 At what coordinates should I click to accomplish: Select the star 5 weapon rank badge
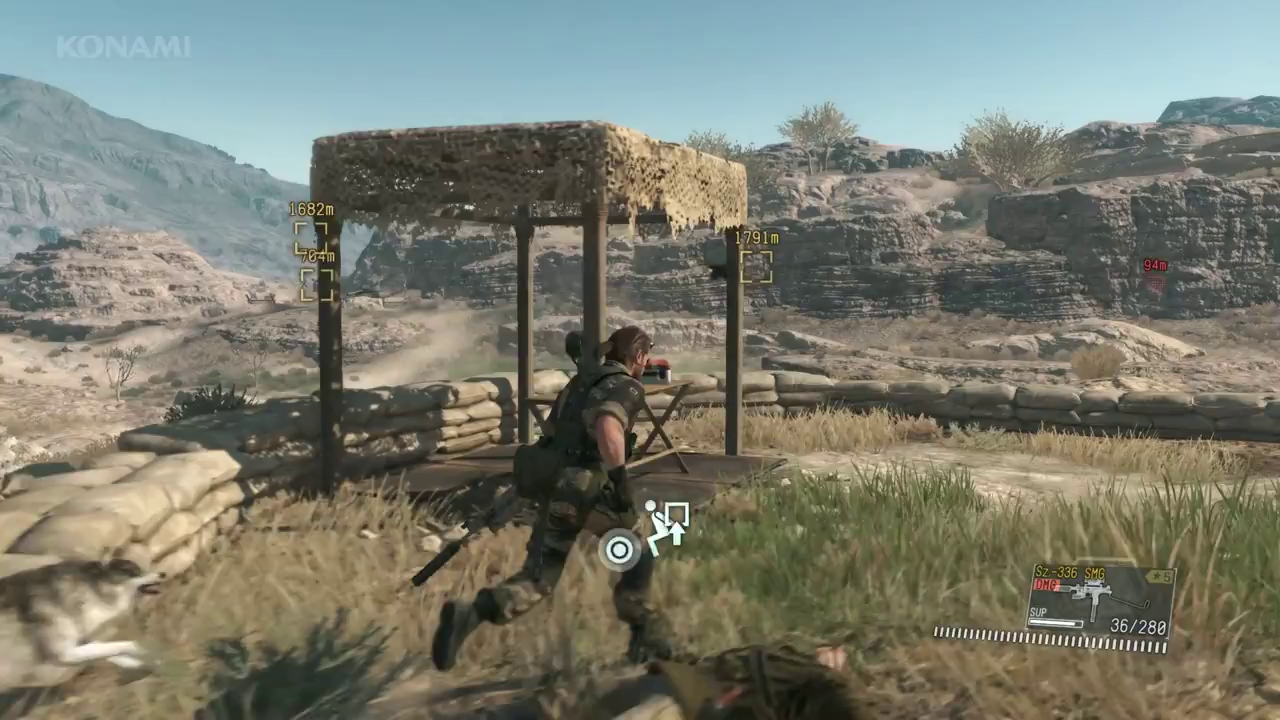(1160, 574)
